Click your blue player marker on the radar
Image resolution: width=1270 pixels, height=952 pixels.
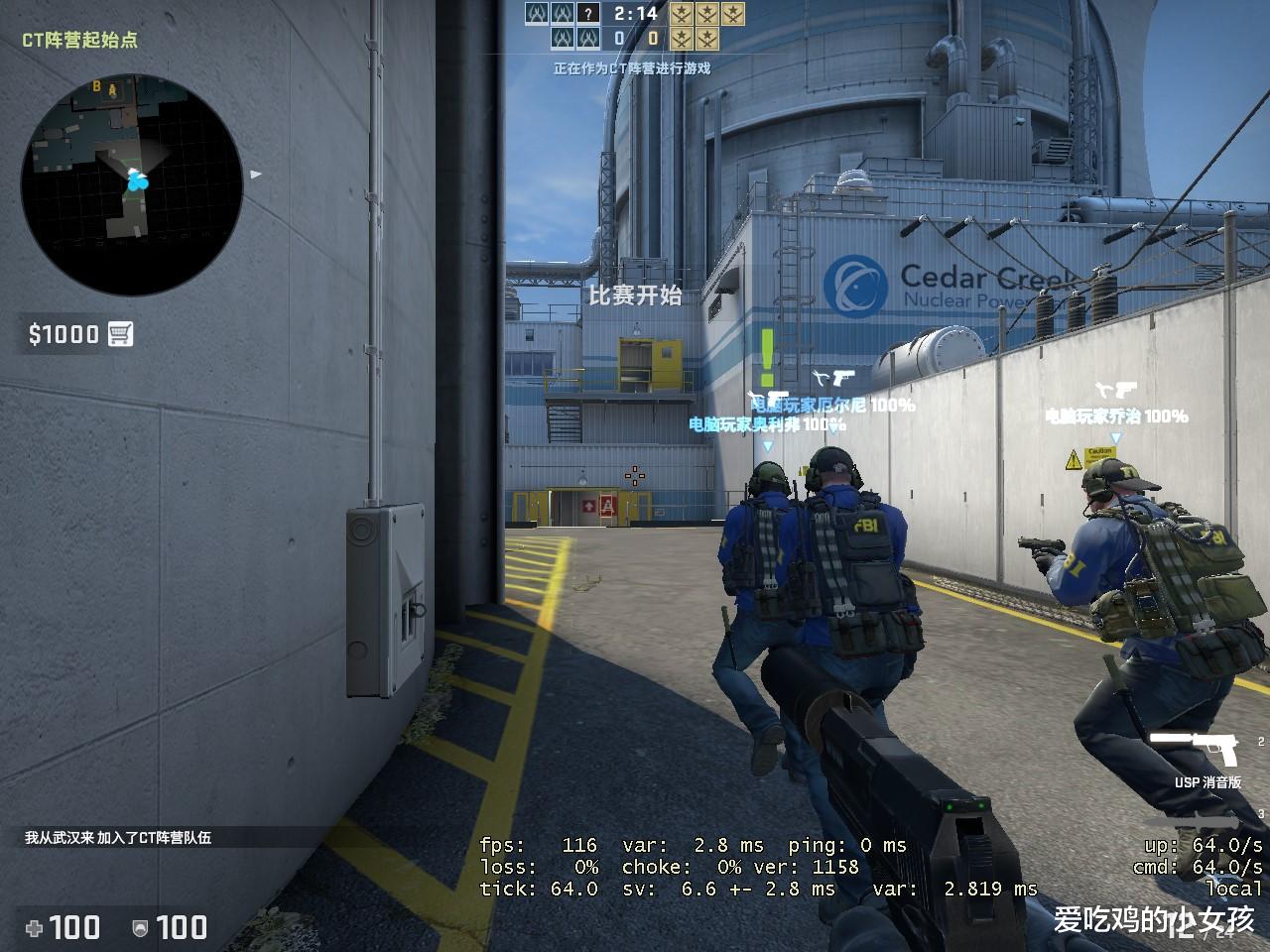point(136,183)
